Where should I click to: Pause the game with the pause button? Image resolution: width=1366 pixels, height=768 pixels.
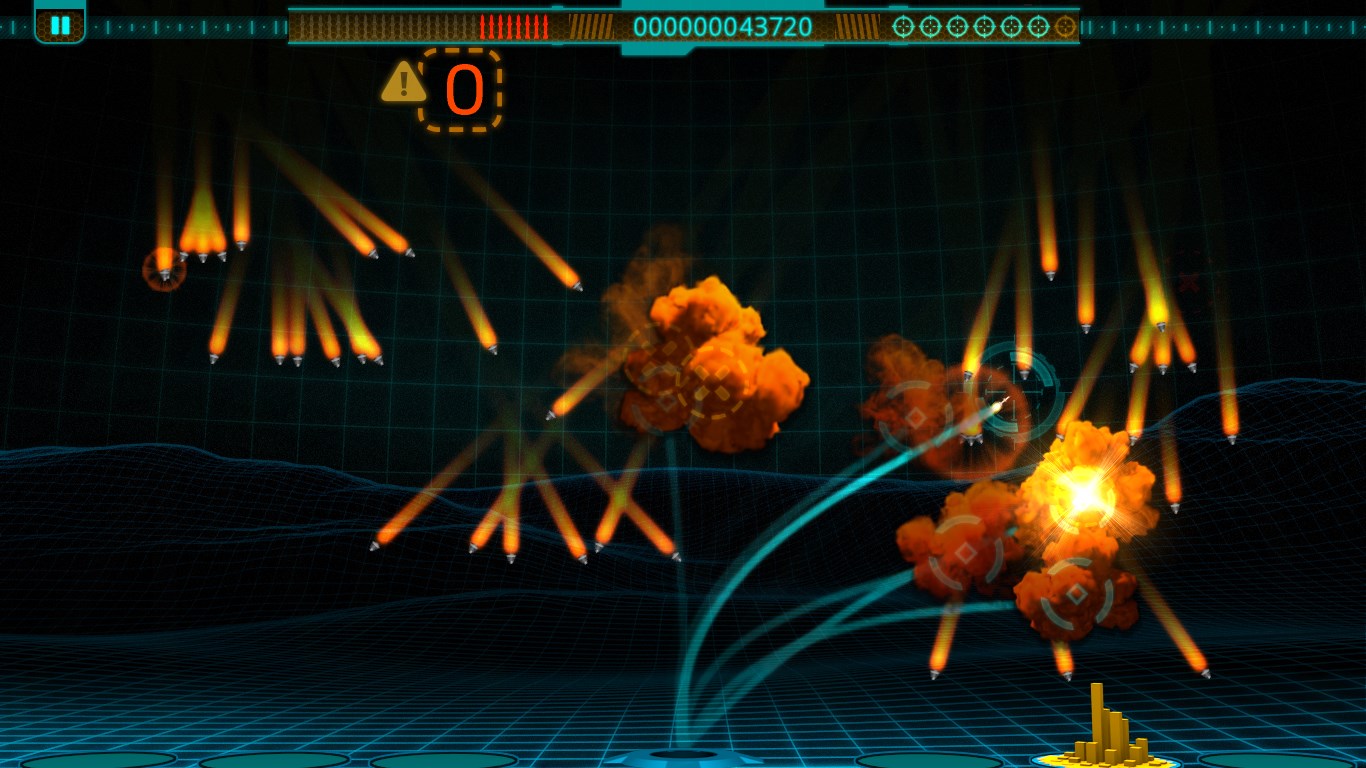(x=60, y=25)
